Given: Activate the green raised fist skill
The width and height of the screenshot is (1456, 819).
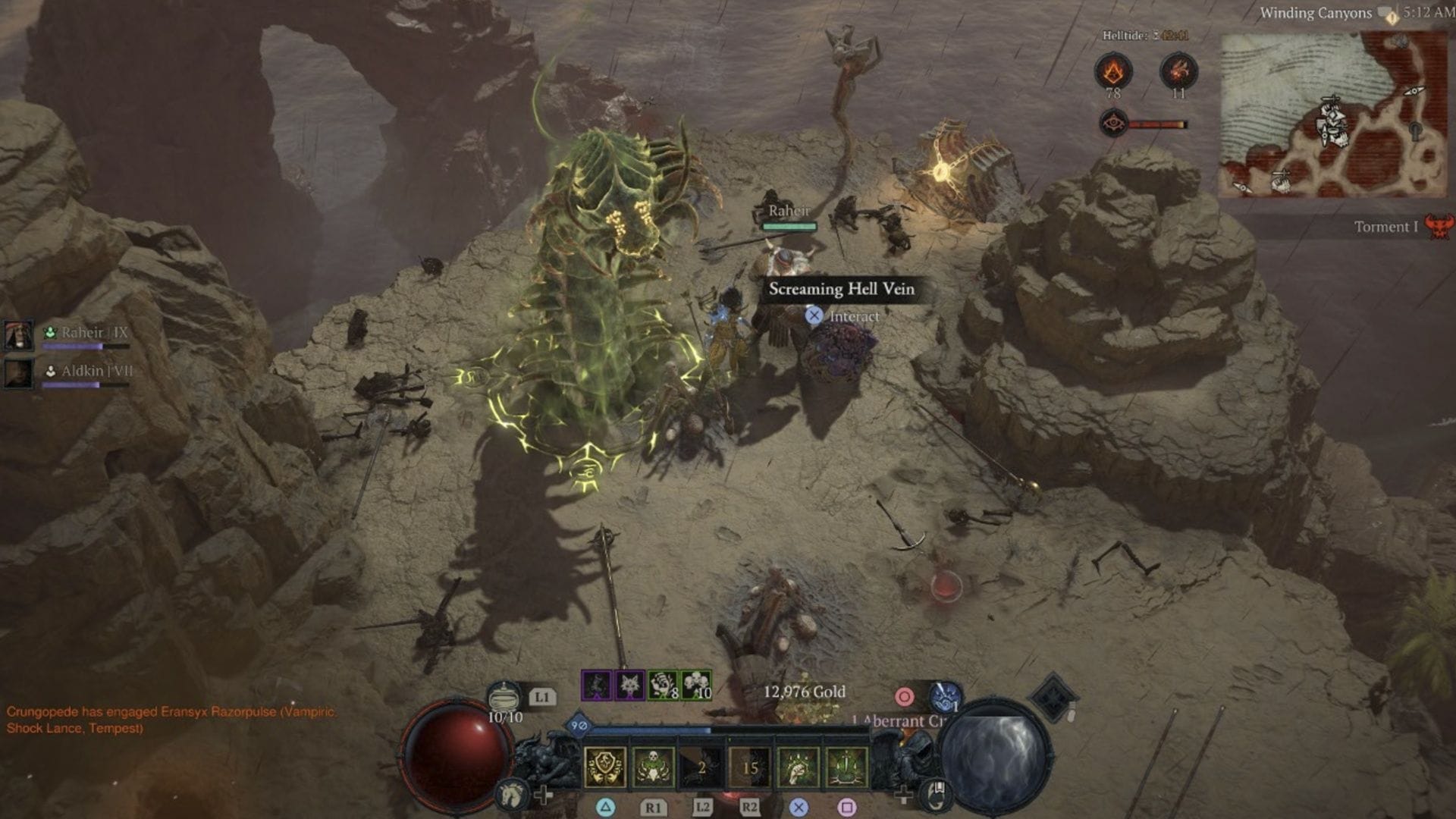Looking at the screenshot, I should (x=799, y=767).
